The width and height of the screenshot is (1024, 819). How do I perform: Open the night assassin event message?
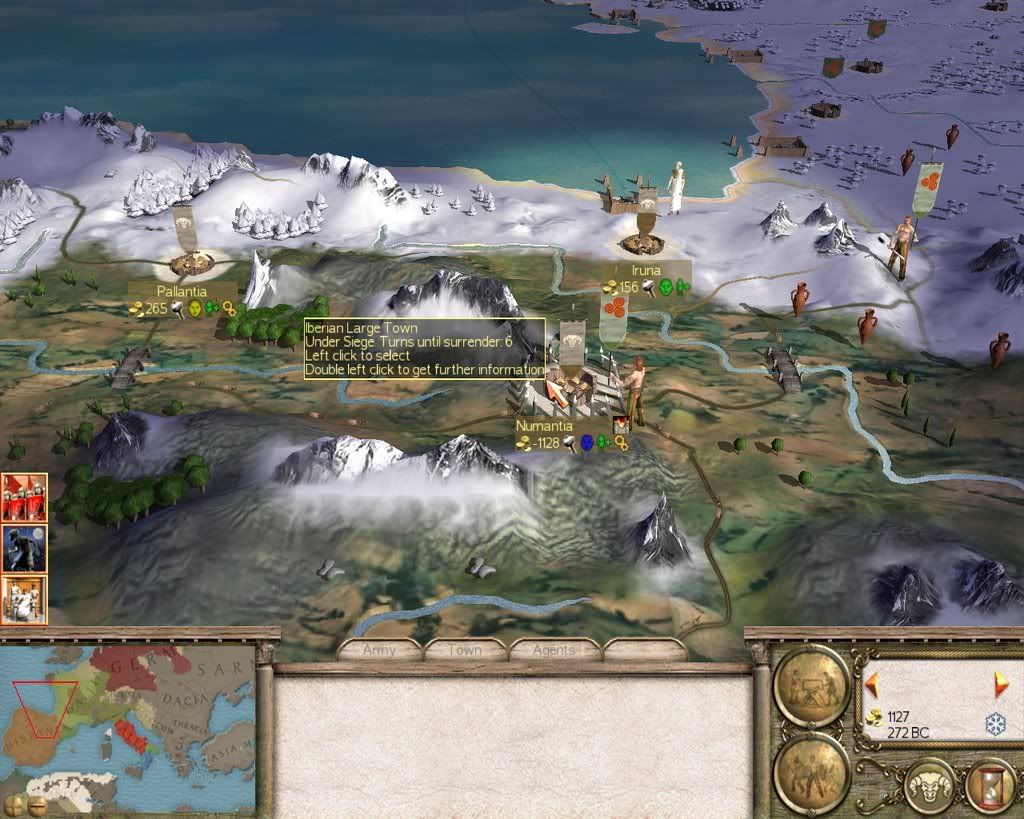(24, 548)
